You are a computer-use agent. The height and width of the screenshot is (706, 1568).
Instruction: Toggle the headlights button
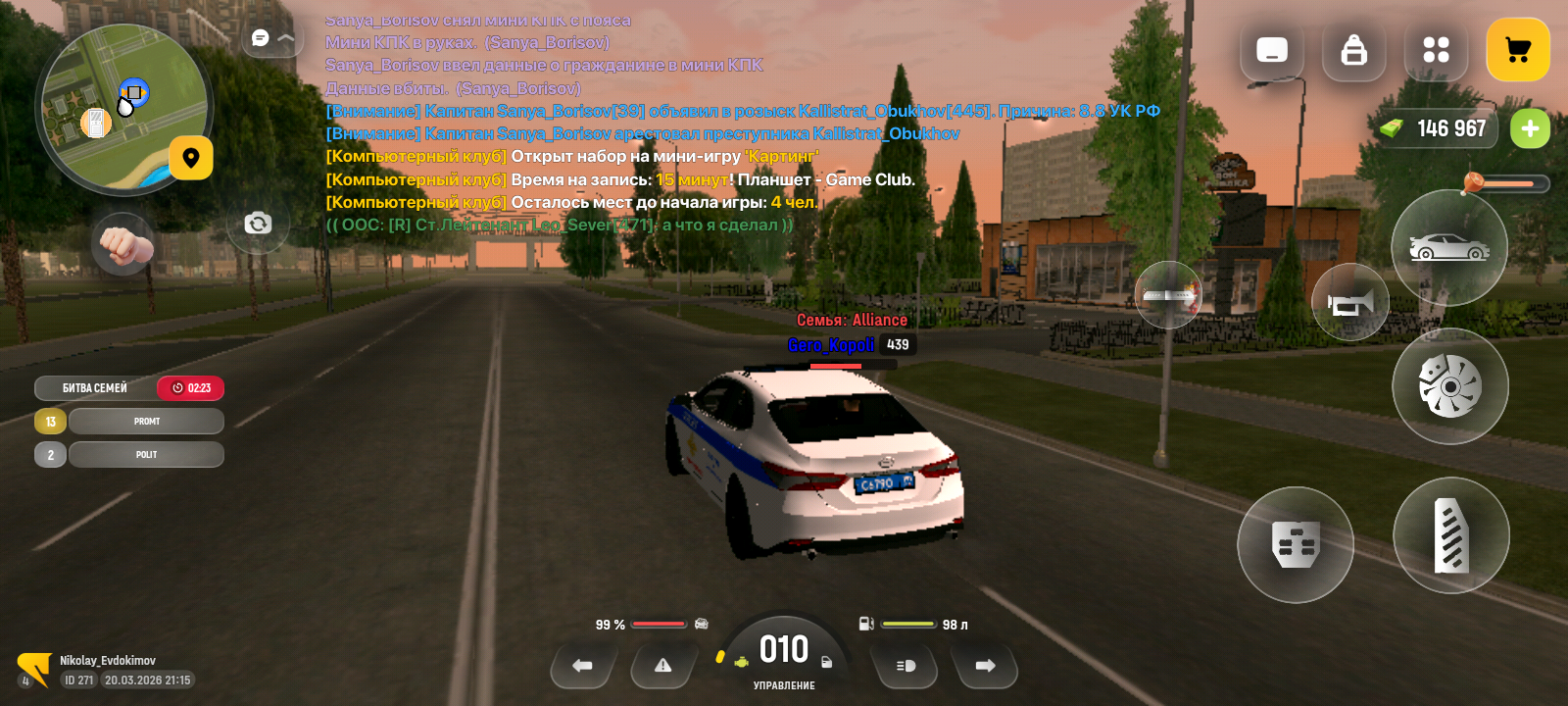[906, 666]
